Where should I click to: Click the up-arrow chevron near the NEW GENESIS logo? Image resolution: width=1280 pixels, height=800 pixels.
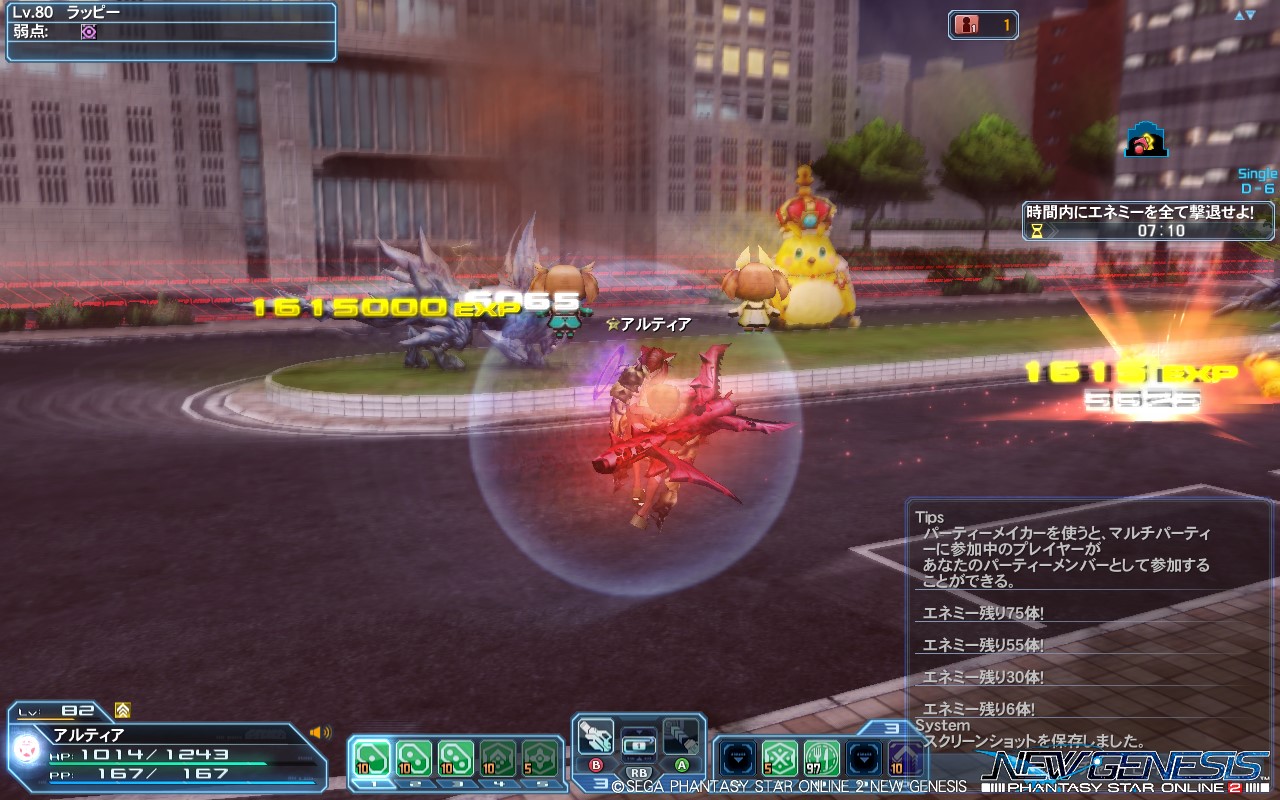(x=904, y=757)
